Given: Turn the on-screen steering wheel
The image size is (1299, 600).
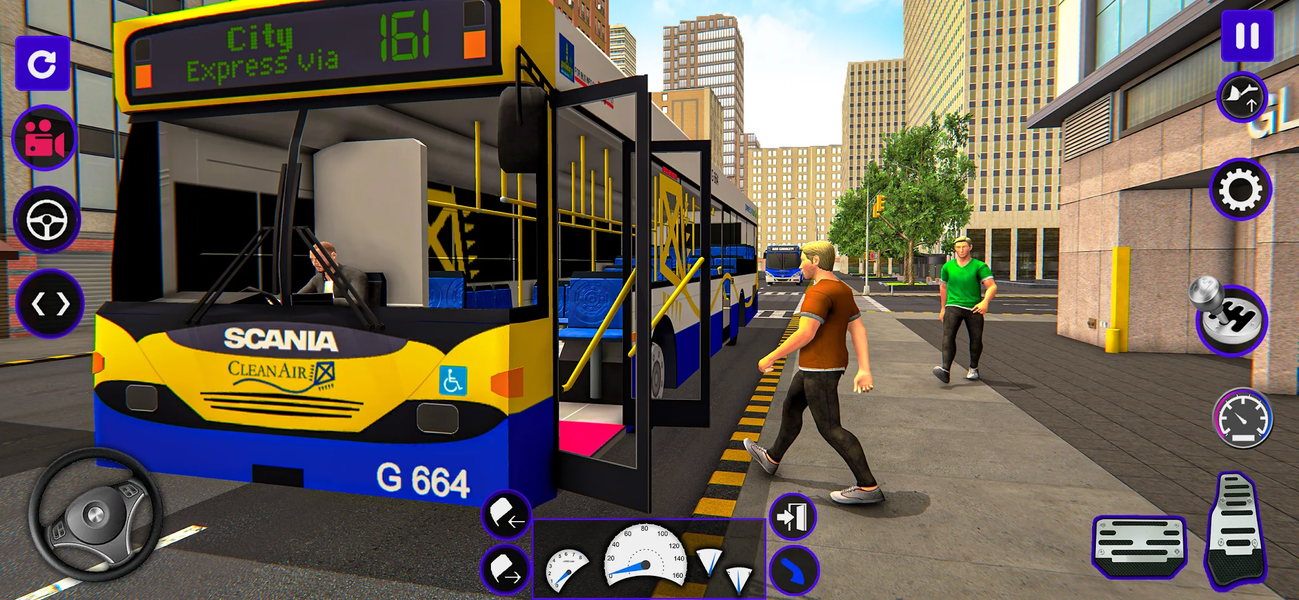Looking at the screenshot, I should (95, 514).
